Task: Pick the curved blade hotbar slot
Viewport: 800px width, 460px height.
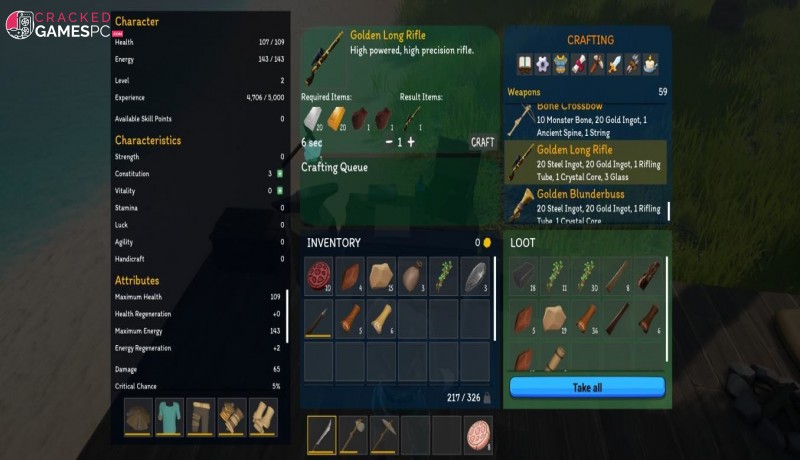Action: coord(321,434)
